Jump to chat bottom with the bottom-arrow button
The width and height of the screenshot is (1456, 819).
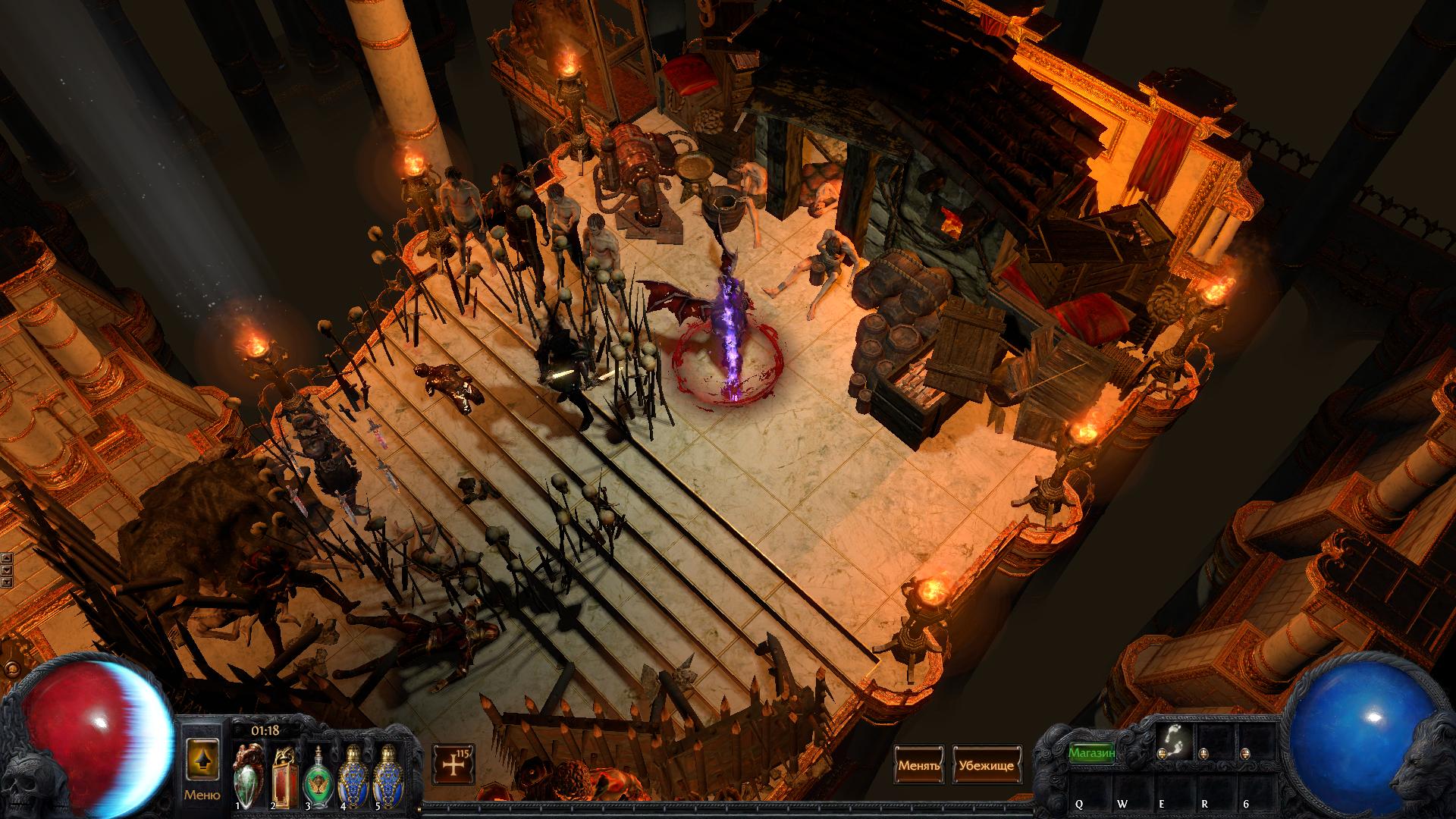pos(7,582)
